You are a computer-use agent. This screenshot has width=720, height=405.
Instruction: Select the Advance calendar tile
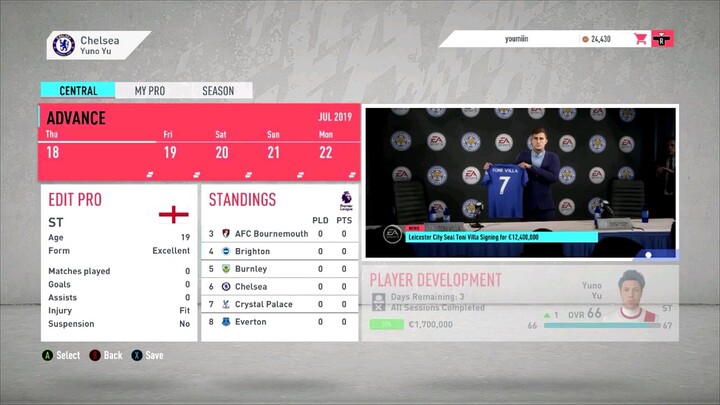pyautogui.click(x=199, y=141)
